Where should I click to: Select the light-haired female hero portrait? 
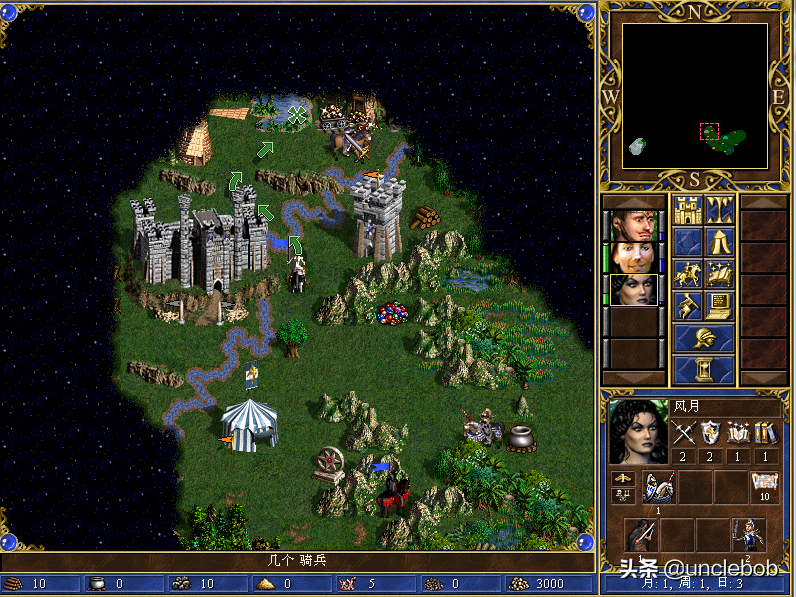pos(634,256)
